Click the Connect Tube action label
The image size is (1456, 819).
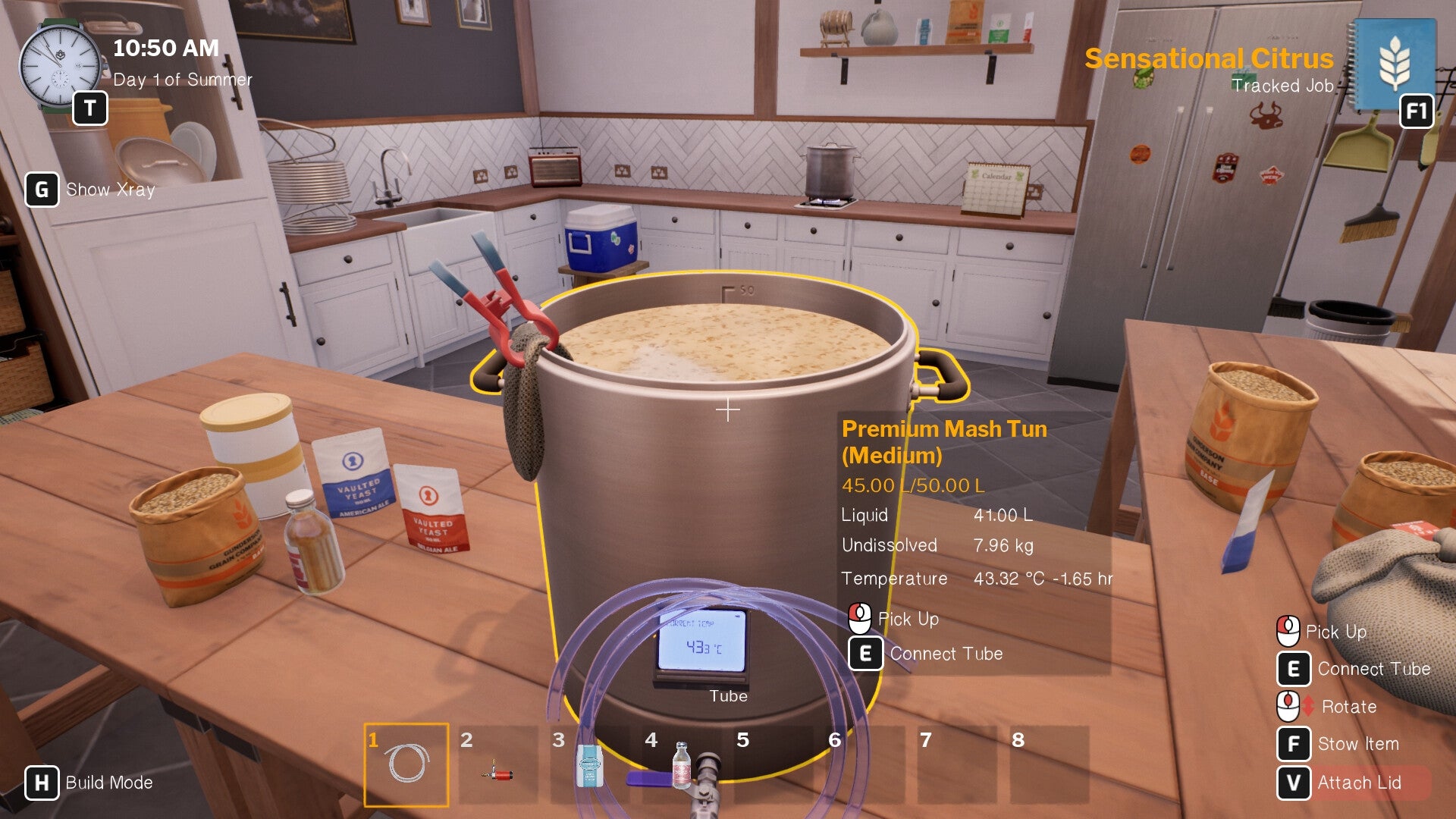click(946, 653)
